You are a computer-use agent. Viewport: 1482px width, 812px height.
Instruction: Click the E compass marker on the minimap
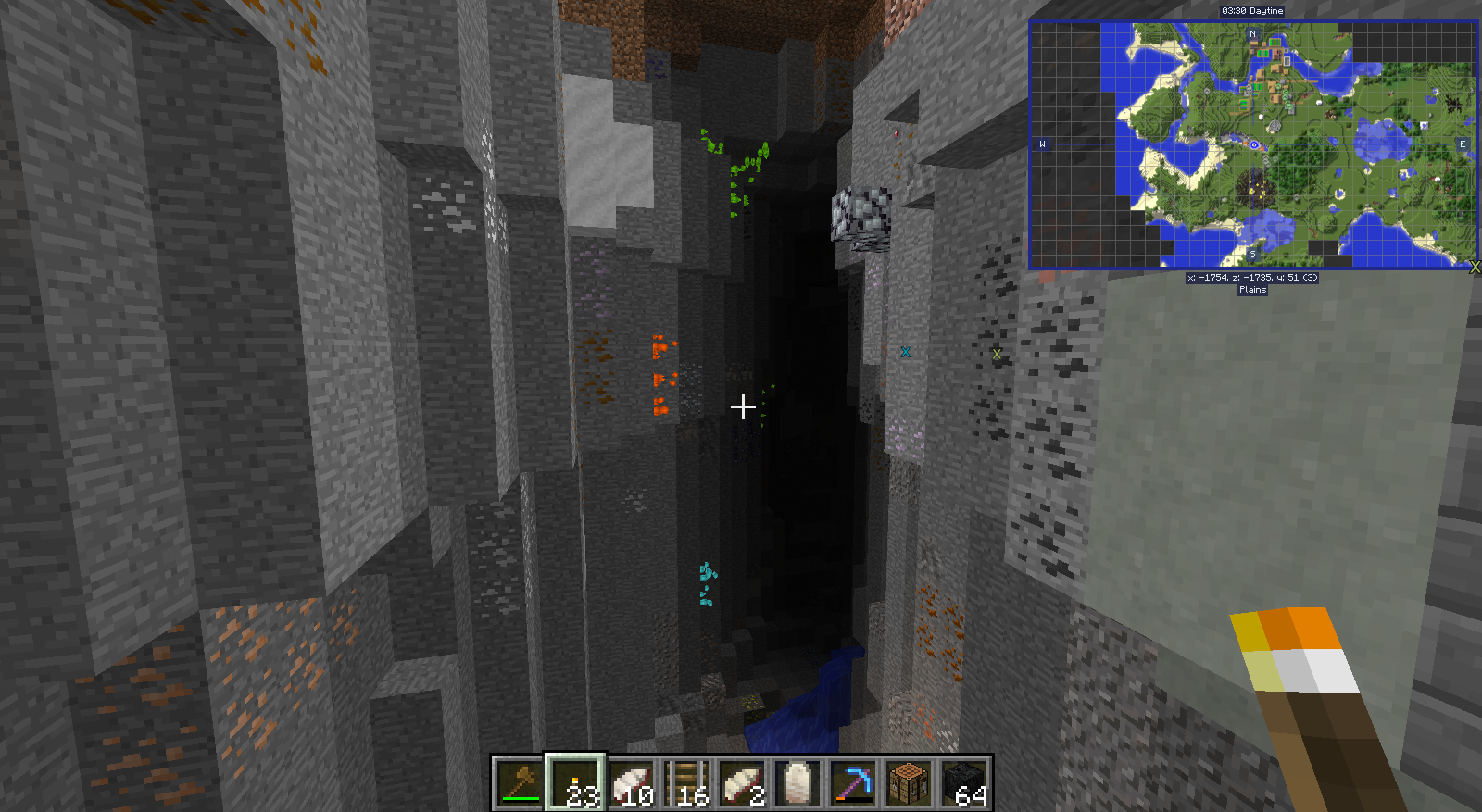(x=1463, y=143)
